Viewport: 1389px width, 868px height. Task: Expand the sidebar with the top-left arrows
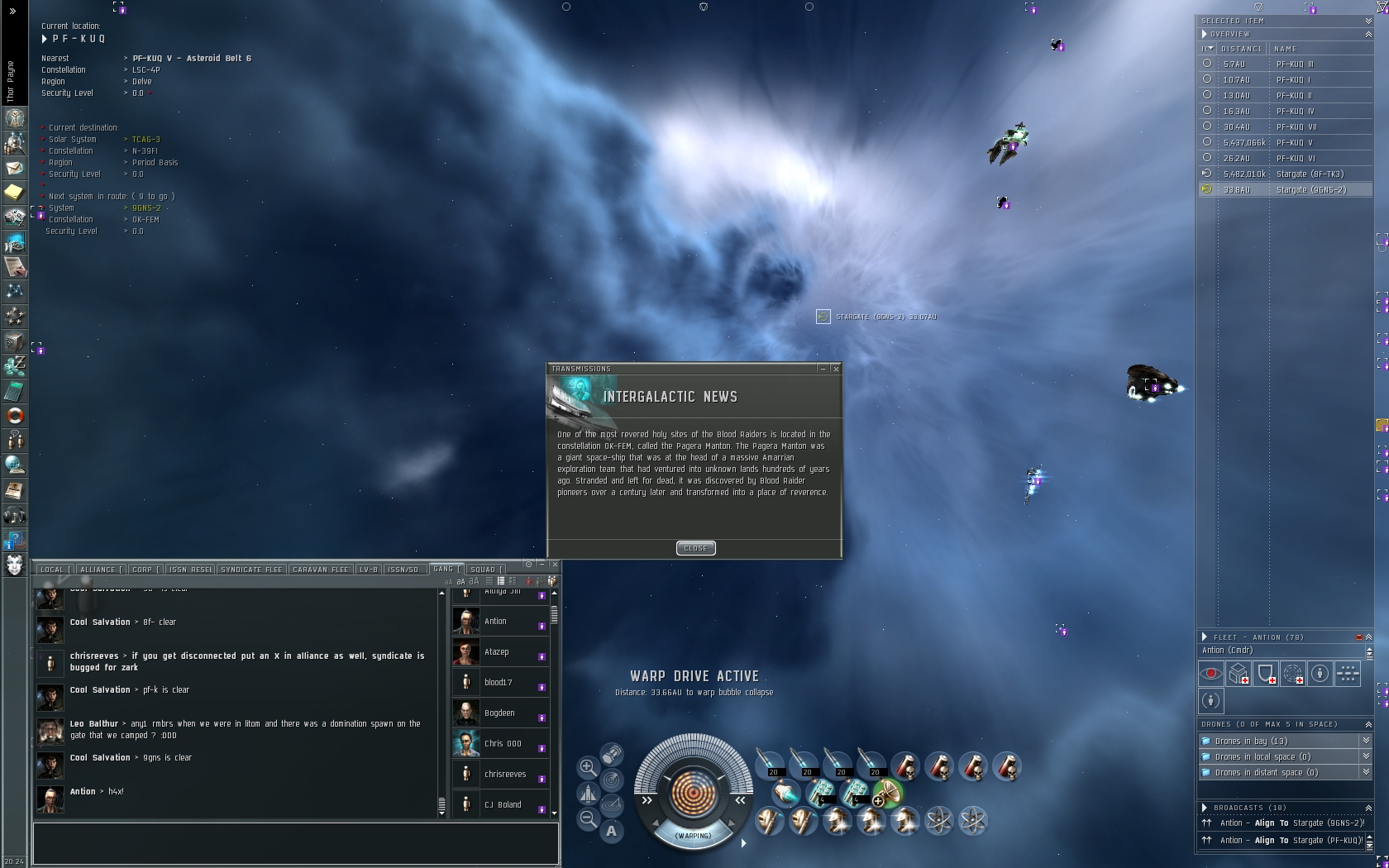point(12,12)
